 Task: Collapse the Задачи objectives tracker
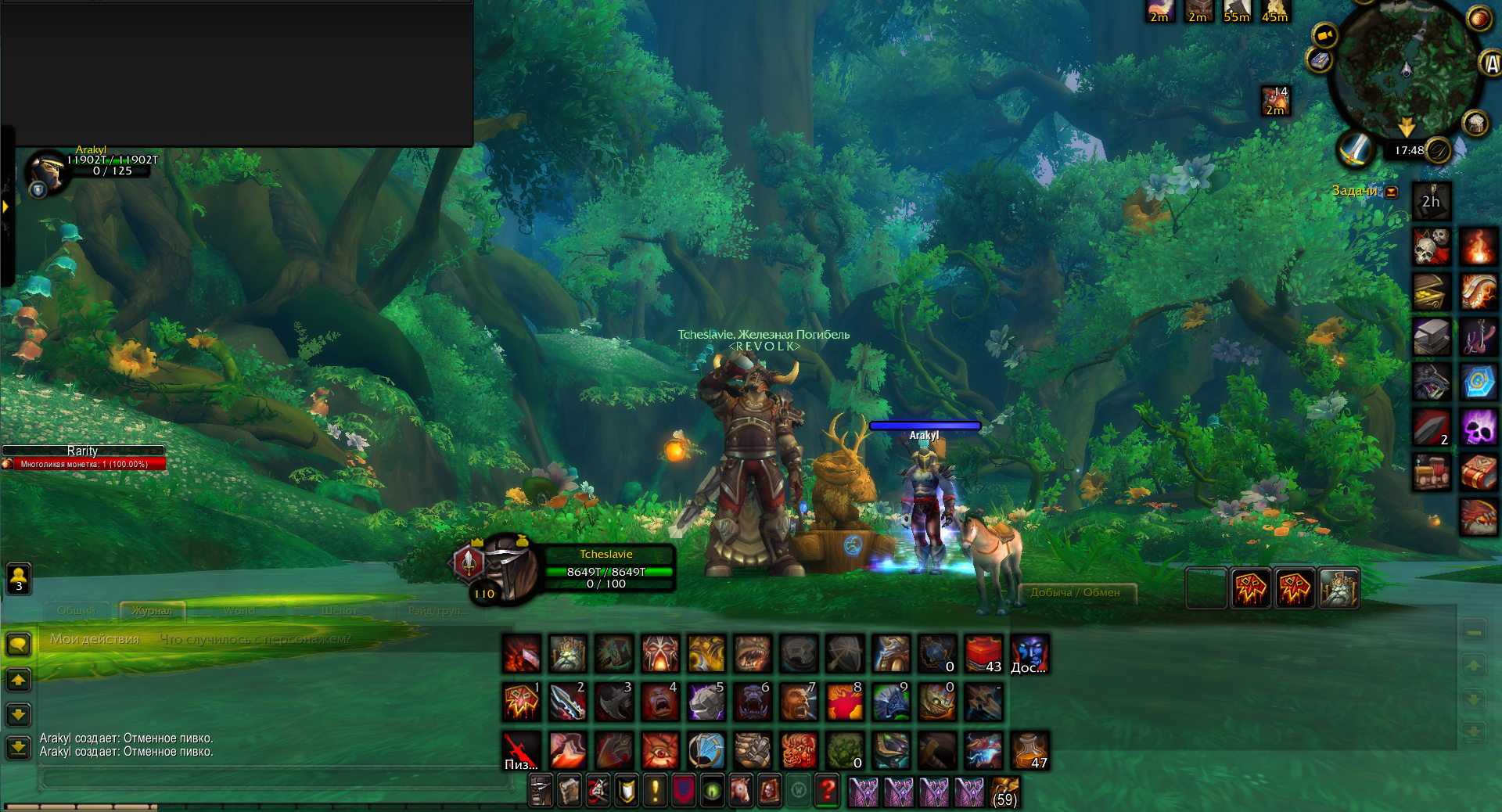point(1392,192)
